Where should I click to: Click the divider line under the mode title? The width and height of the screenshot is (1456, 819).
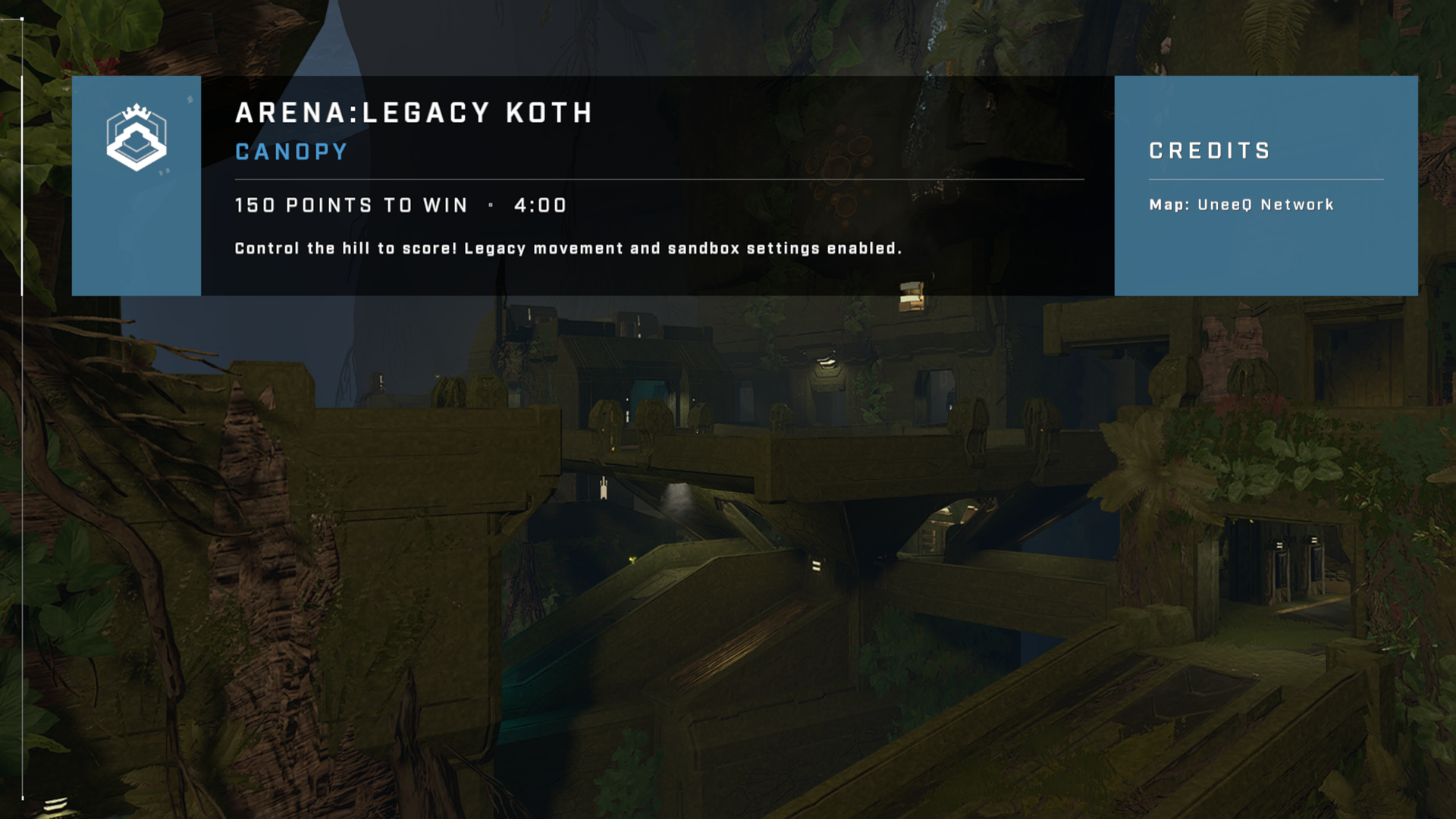point(656,179)
